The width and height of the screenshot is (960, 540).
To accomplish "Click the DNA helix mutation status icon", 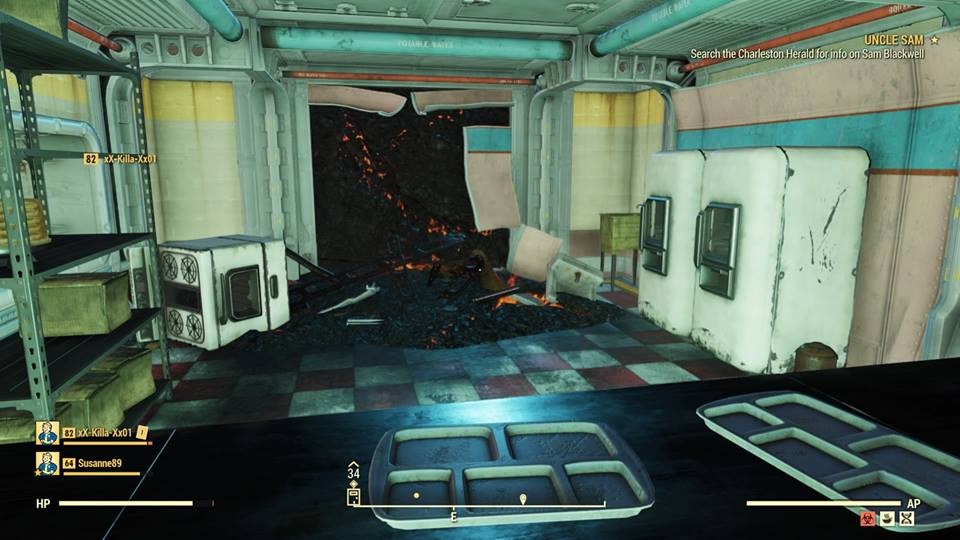I will pos(906,518).
